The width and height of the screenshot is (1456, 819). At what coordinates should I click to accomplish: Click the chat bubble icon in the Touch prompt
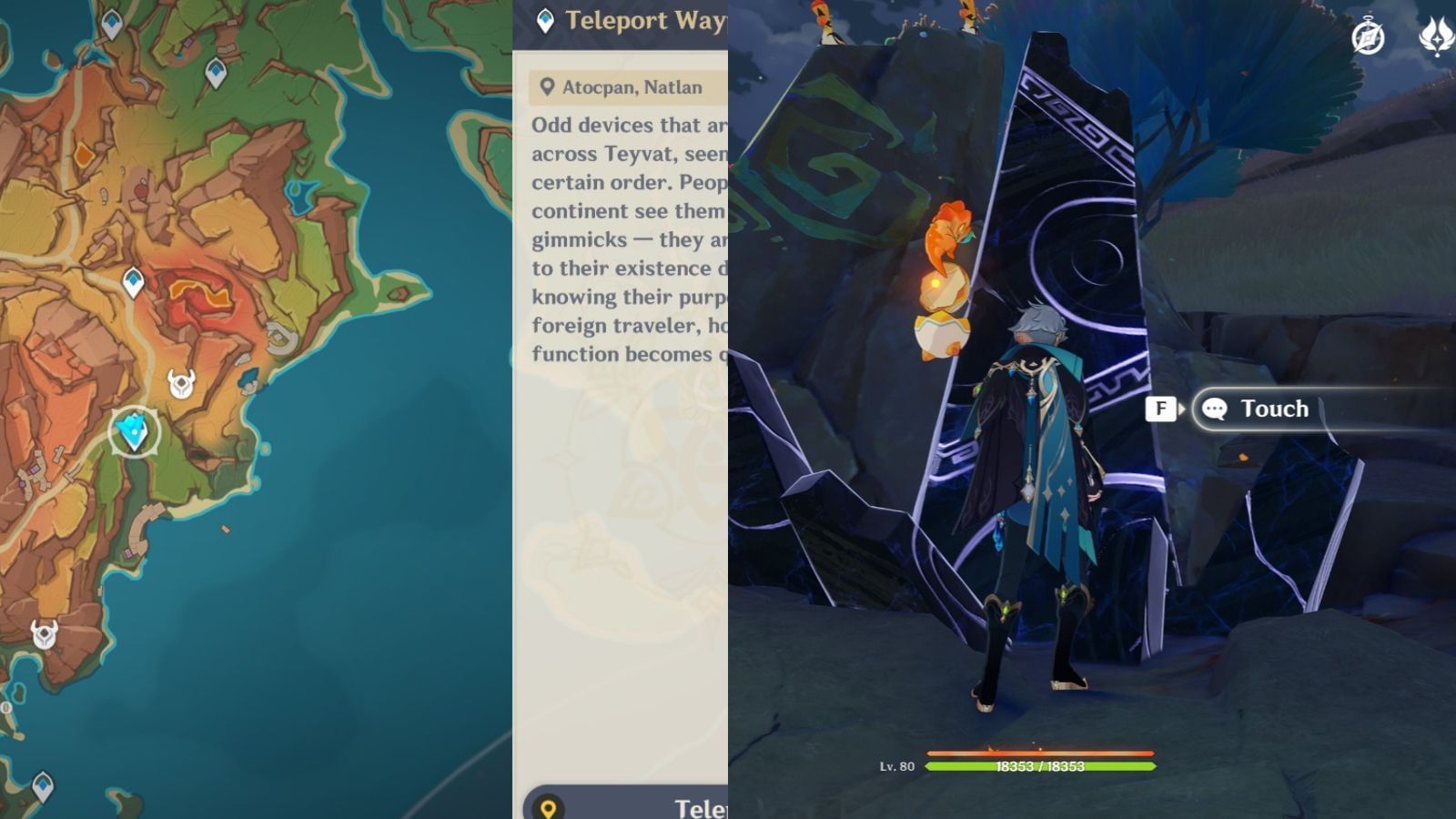(1214, 409)
